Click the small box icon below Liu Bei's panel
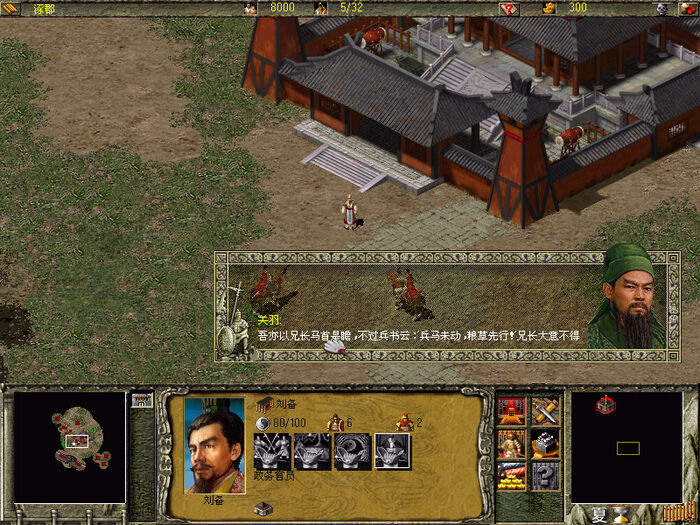 pyautogui.click(x=262, y=508)
